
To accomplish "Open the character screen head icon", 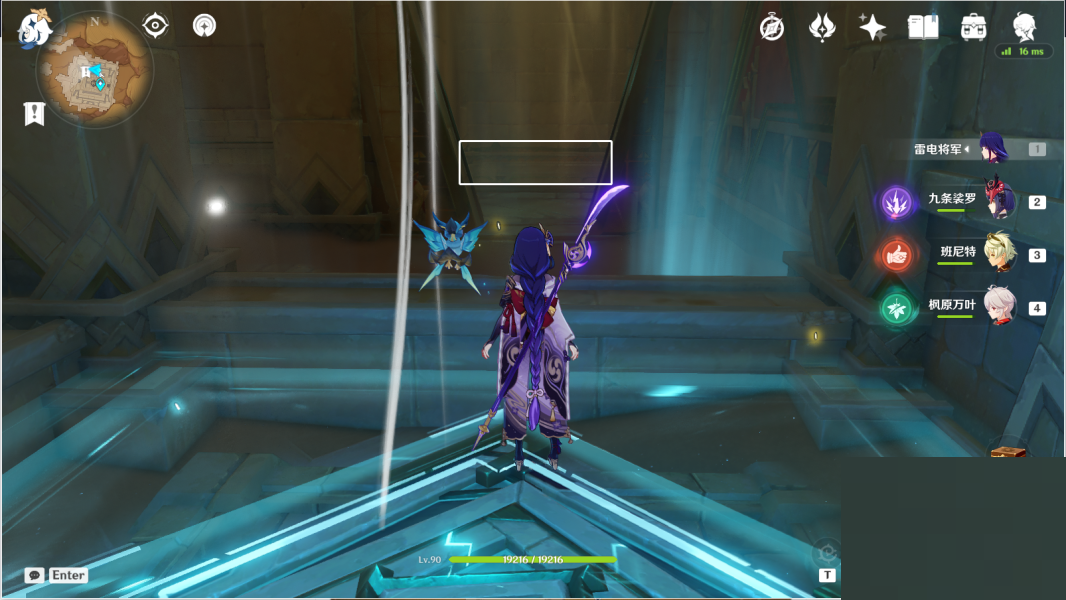I will [1024, 26].
